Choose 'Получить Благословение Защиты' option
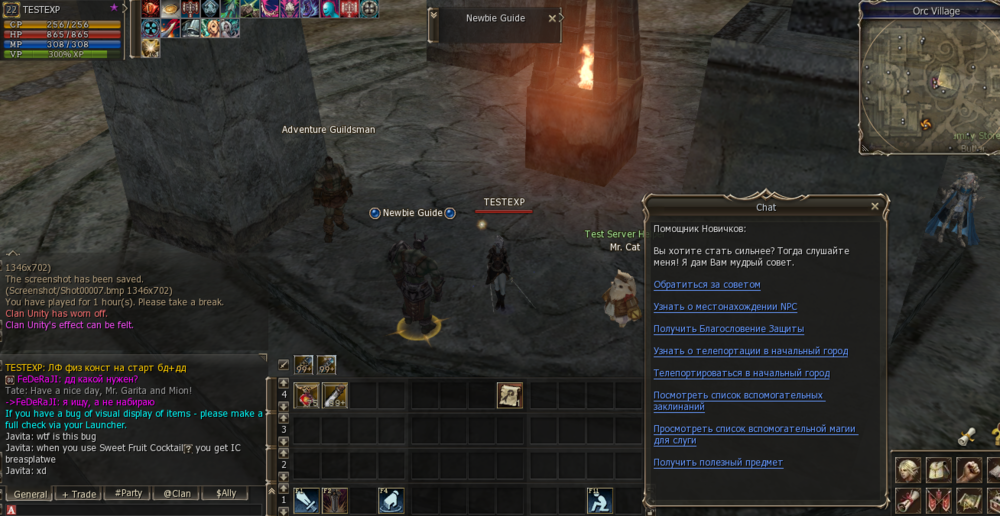Image resolution: width=1000 pixels, height=516 pixels. coord(728,329)
